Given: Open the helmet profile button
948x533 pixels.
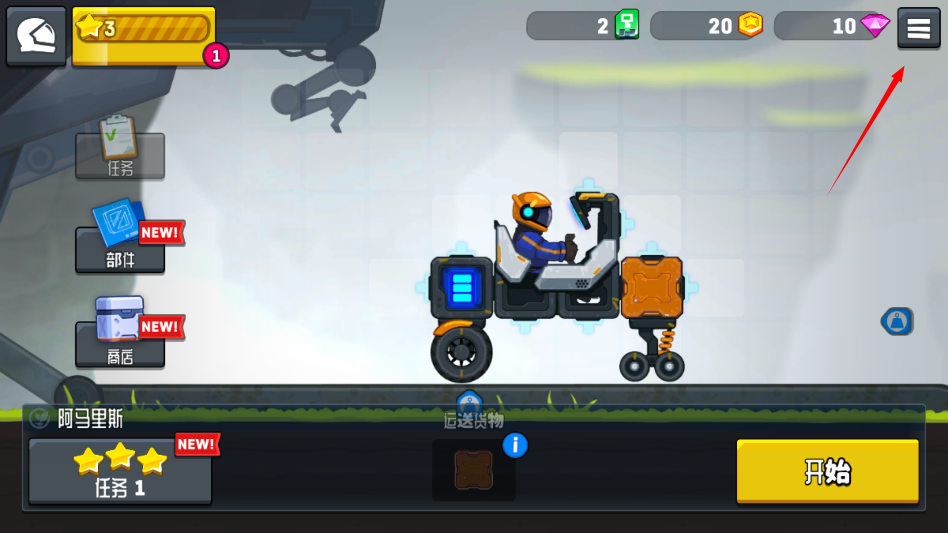Looking at the screenshot, I should coord(36,36).
